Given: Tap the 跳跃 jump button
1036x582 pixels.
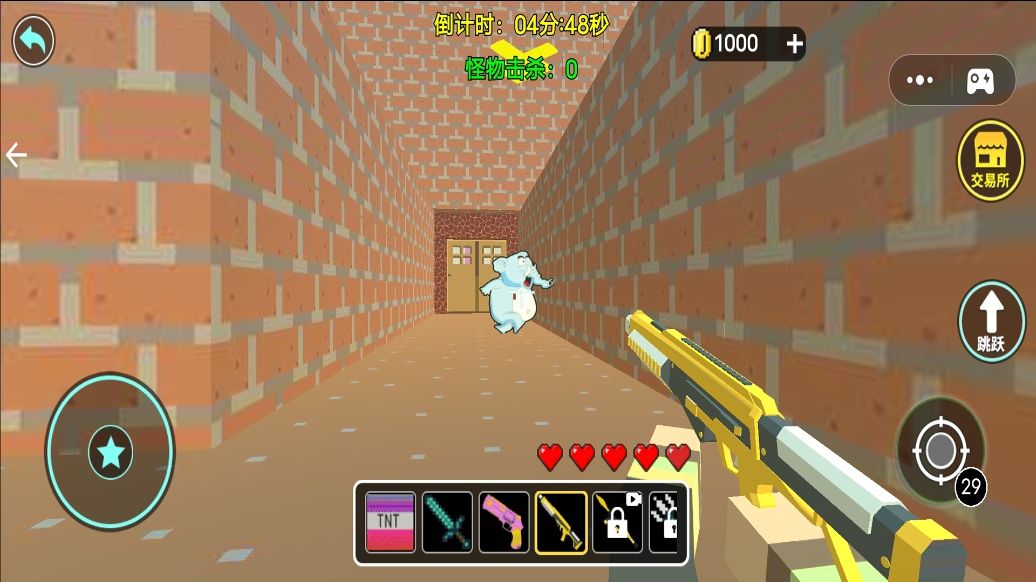Looking at the screenshot, I should pos(991,321).
